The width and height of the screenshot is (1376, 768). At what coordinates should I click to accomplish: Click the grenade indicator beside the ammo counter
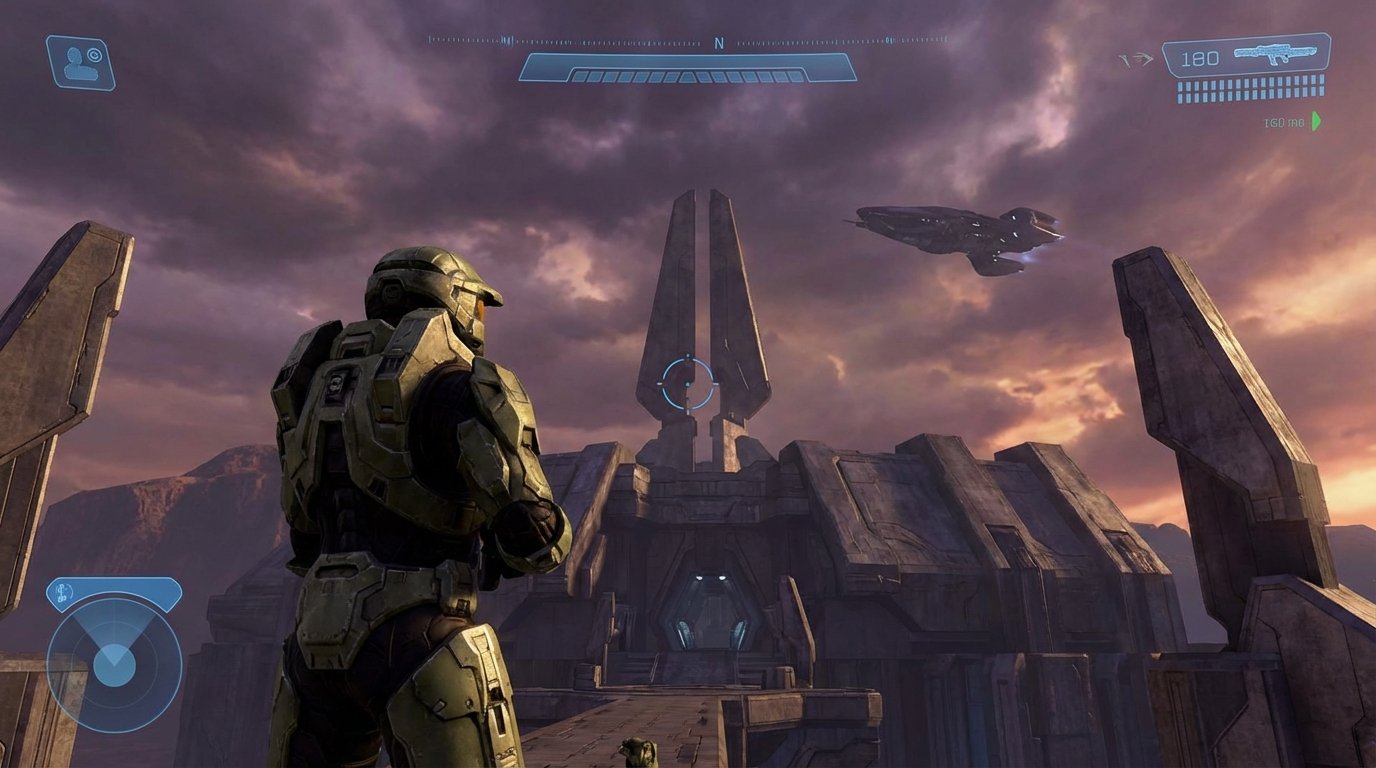point(1141,57)
